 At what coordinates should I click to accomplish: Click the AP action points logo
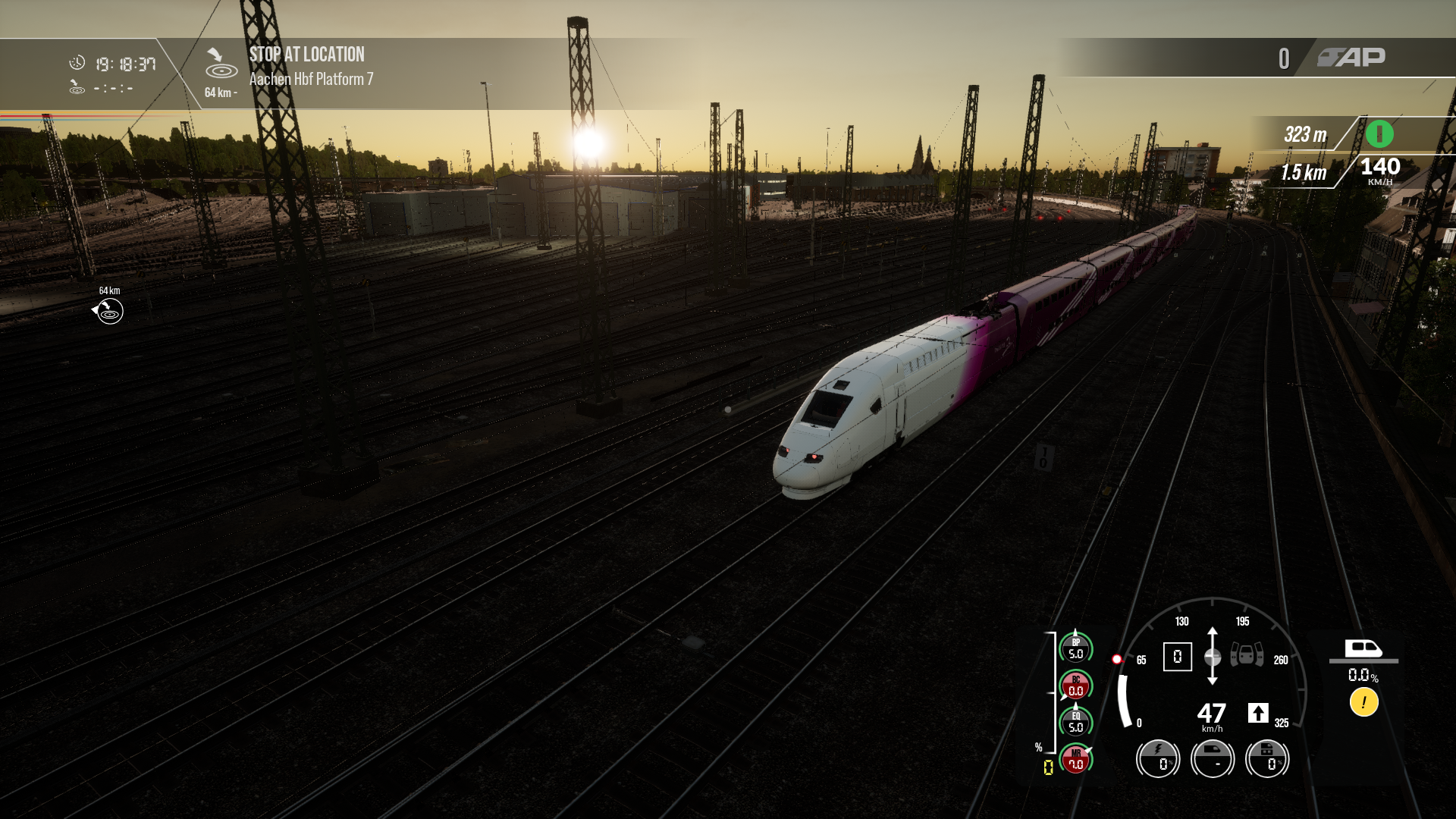point(1351,58)
